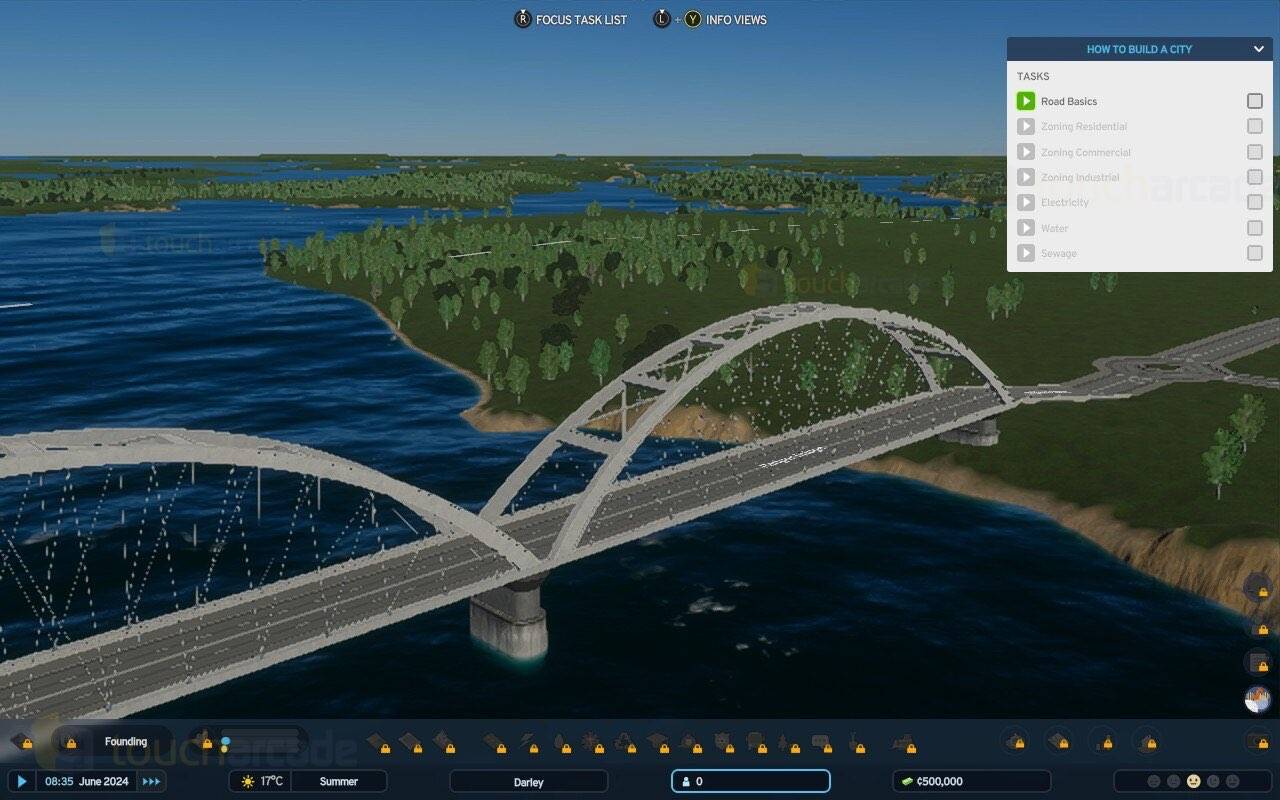The height and width of the screenshot is (800, 1280).
Task: Select the Zoning Commercial task
Action: tap(1085, 152)
